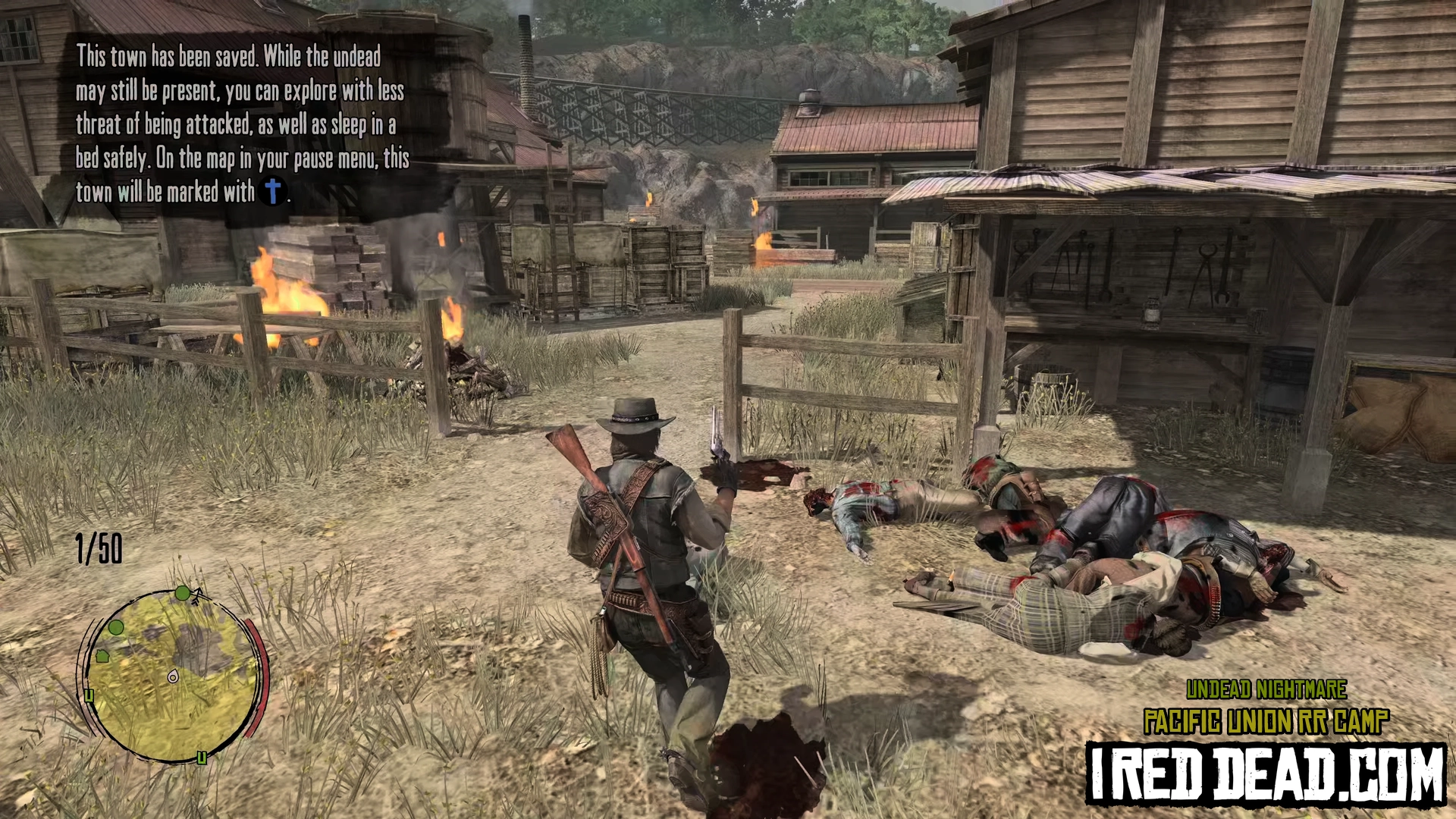Viewport: 1456px width, 819px height.
Task: Select the green dot beside the north arrow
Action: pyautogui.click(x=182, y=592)
